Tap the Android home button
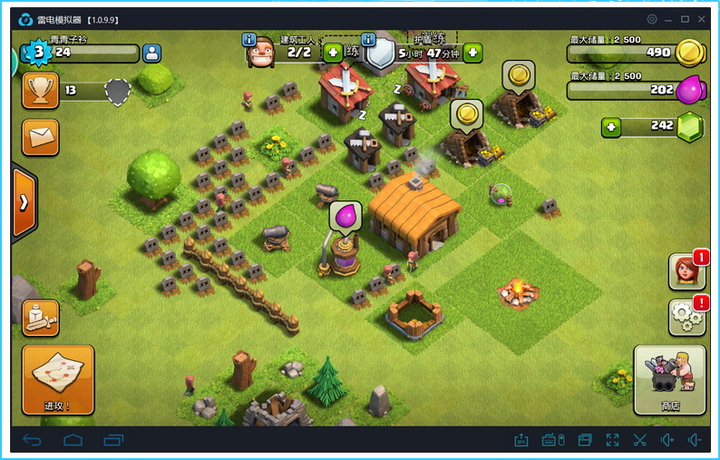 (x=72, y=440)
